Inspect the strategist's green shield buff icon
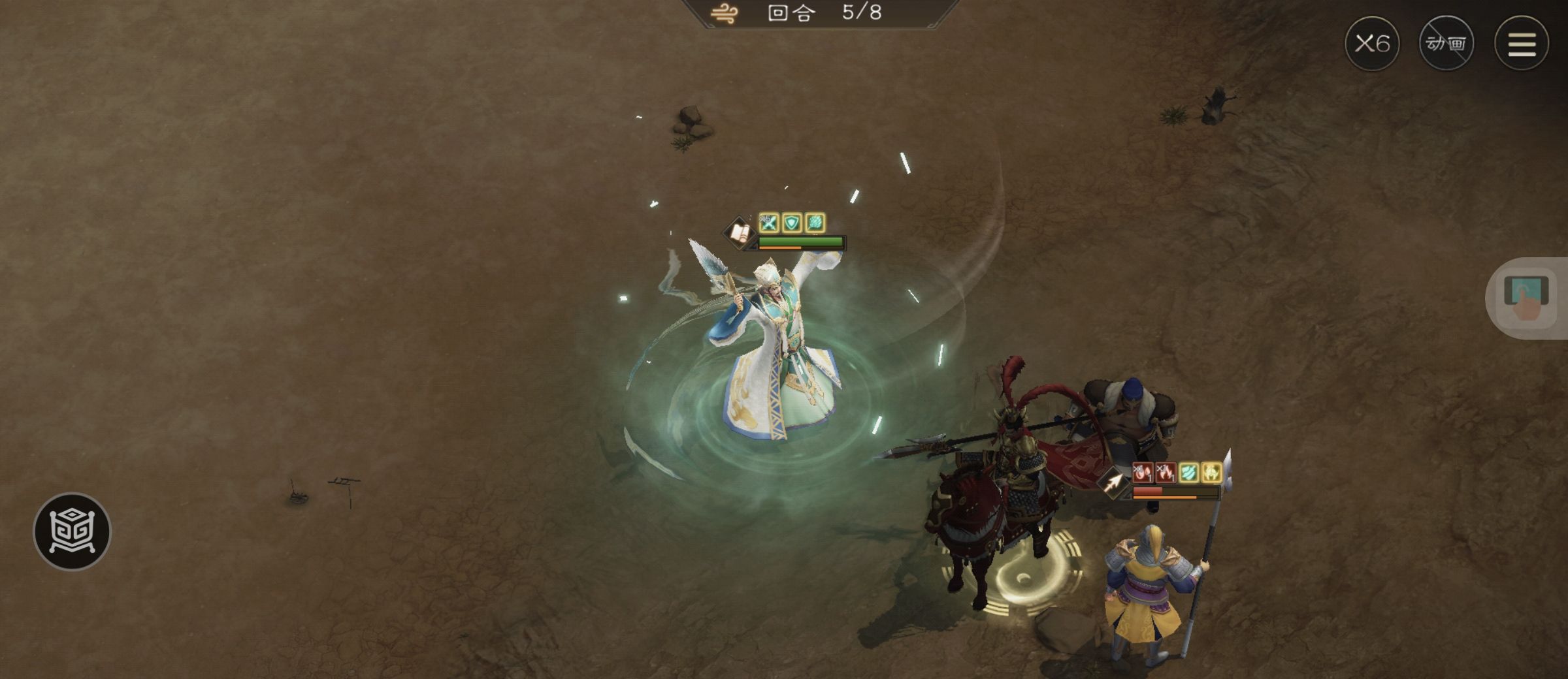This screenshot has height=679, width=1568. pyautogui.click(x=792, y=223)
